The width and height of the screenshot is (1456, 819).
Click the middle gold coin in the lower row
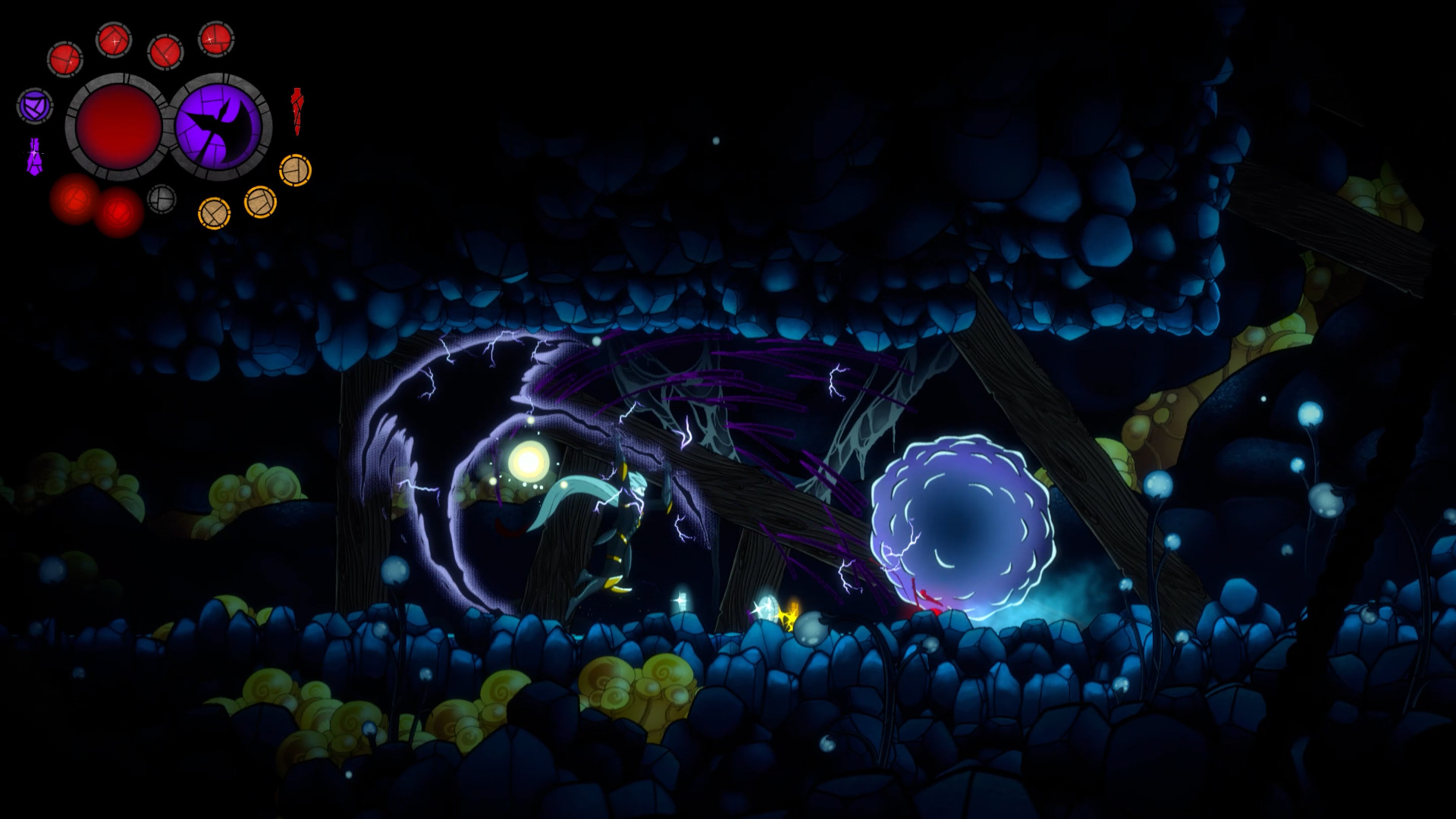pyautogui.click(x=259, y=202)
